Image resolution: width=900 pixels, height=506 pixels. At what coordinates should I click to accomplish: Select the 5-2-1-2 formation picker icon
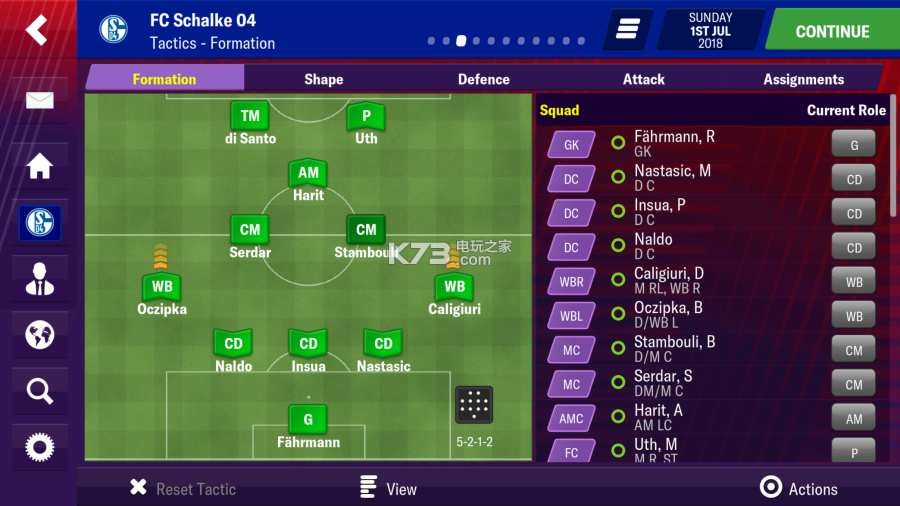point(473,405)
